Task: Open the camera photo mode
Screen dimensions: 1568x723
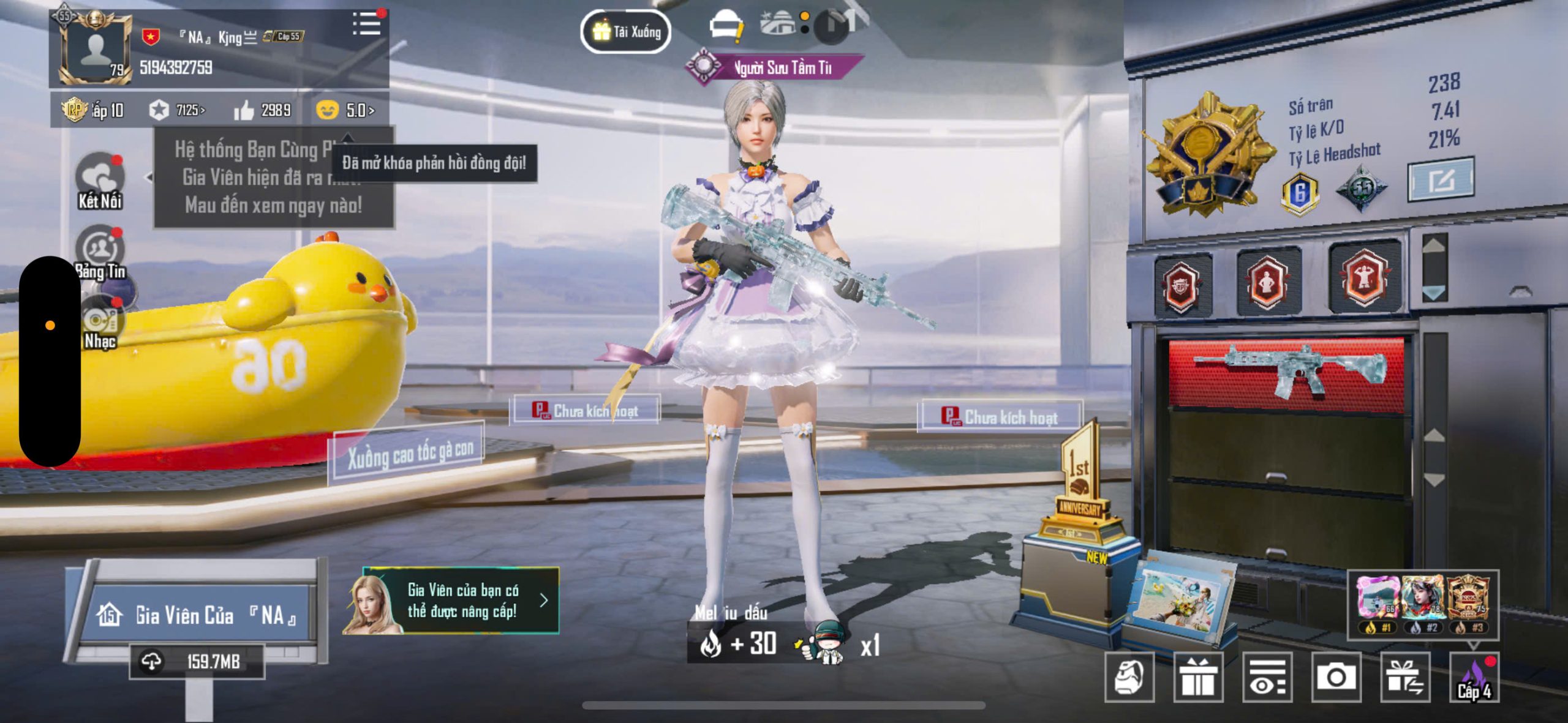Action: tap(1336, 677)
